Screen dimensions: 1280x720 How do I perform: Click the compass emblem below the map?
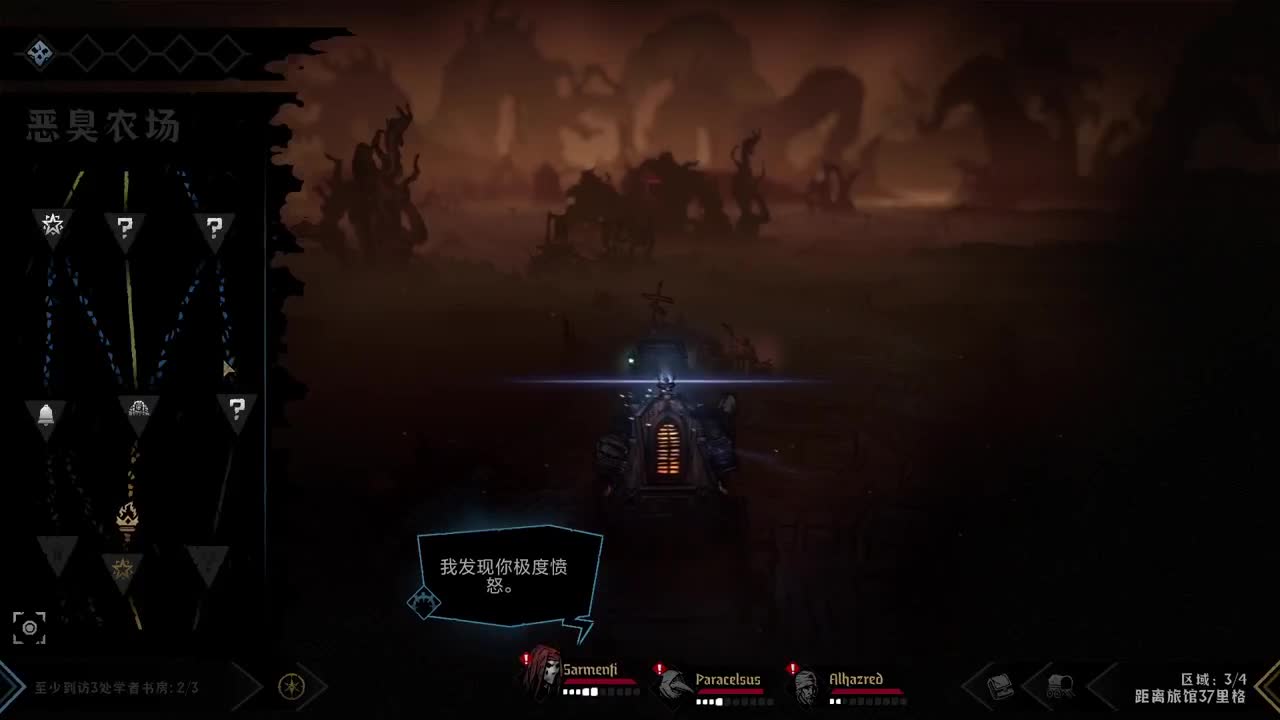pos(290,688)
